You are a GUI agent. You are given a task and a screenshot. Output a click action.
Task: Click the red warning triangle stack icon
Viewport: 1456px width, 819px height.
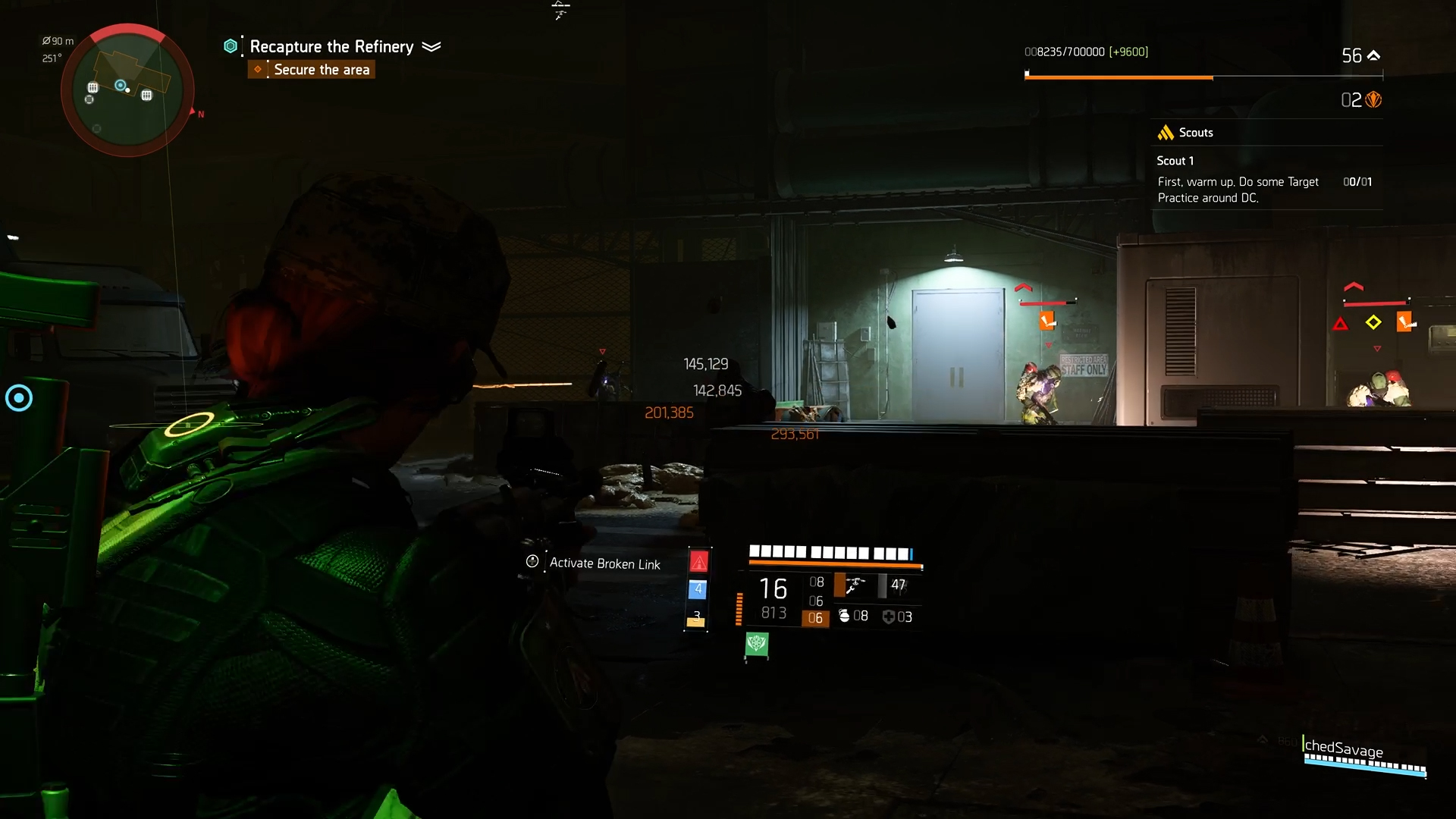698,562
